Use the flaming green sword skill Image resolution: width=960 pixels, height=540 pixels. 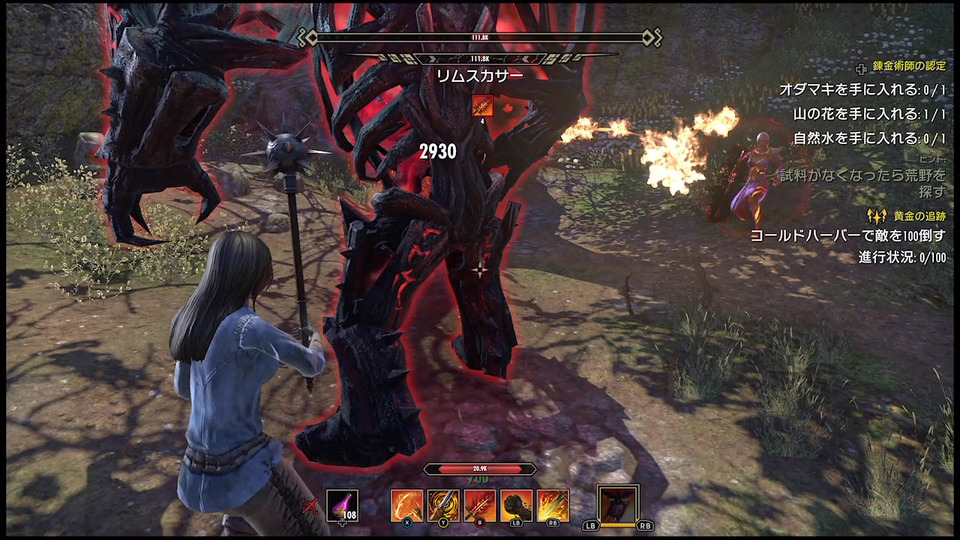point(553,504)
